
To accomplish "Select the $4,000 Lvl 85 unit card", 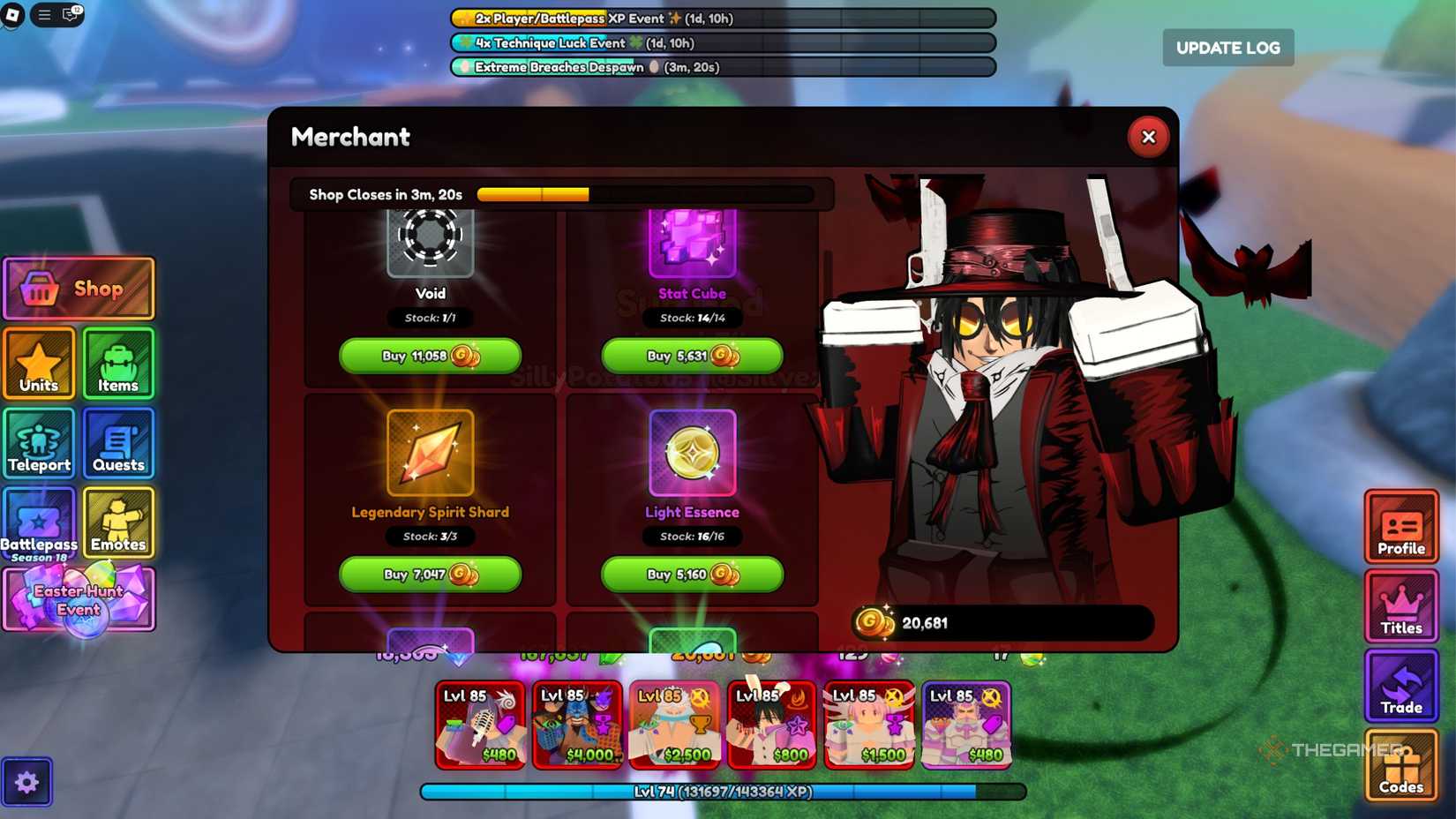I will pyautogui.click(x=578, y=725).
